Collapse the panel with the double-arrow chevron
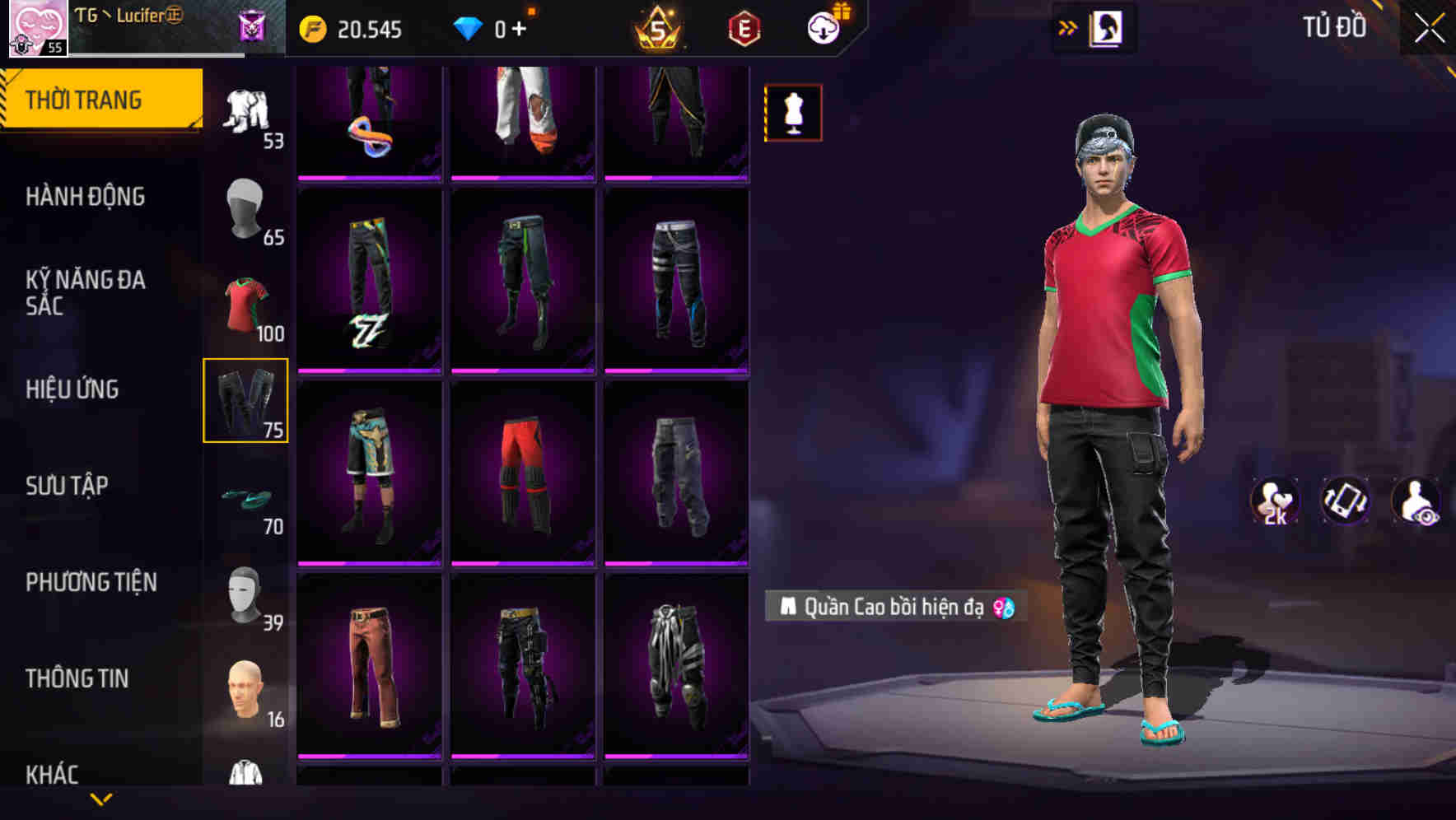 (1069, 27)
